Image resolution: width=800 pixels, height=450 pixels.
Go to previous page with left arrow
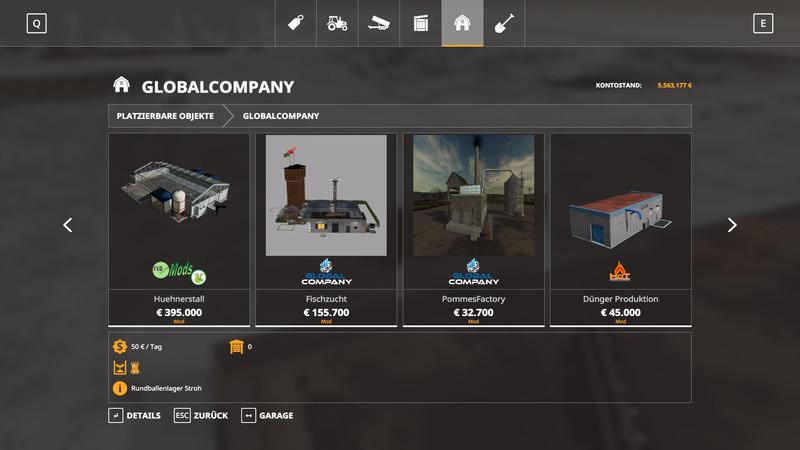[x=68, y=225]
